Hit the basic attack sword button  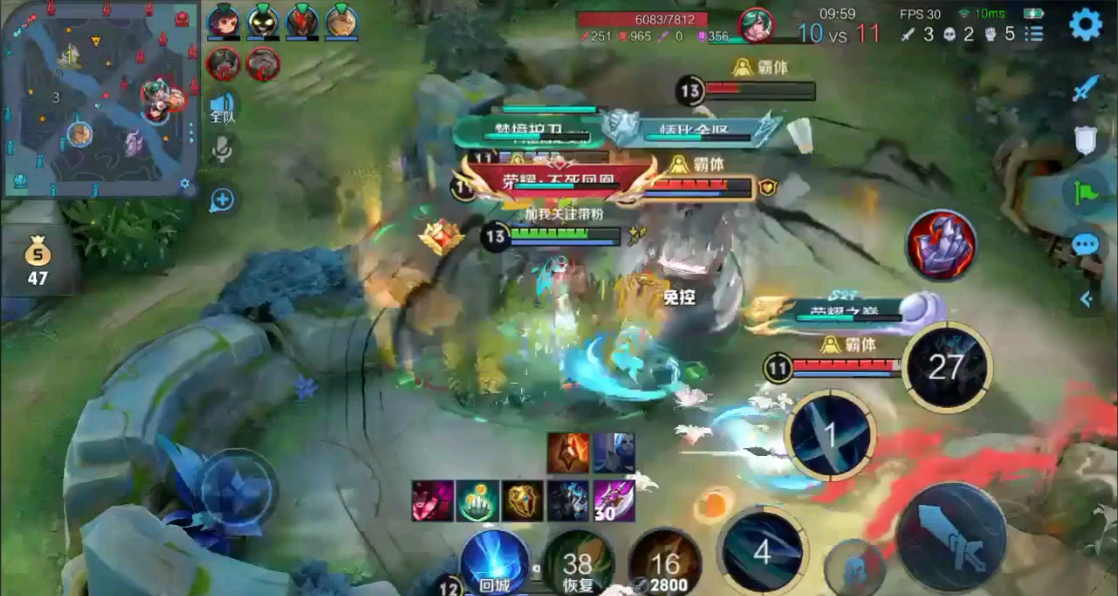click(x=951, y=537)
